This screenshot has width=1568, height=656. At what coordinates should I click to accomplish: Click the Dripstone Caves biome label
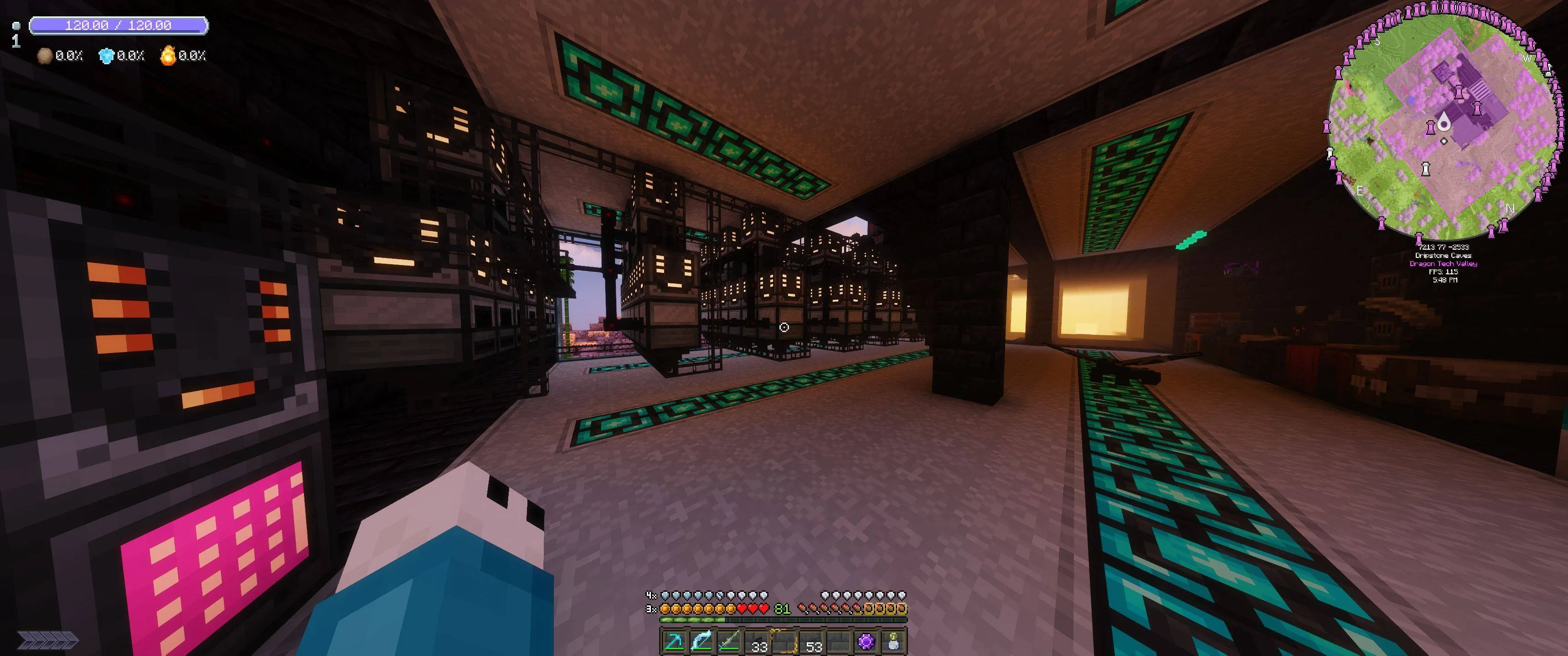click(1444, 257)
